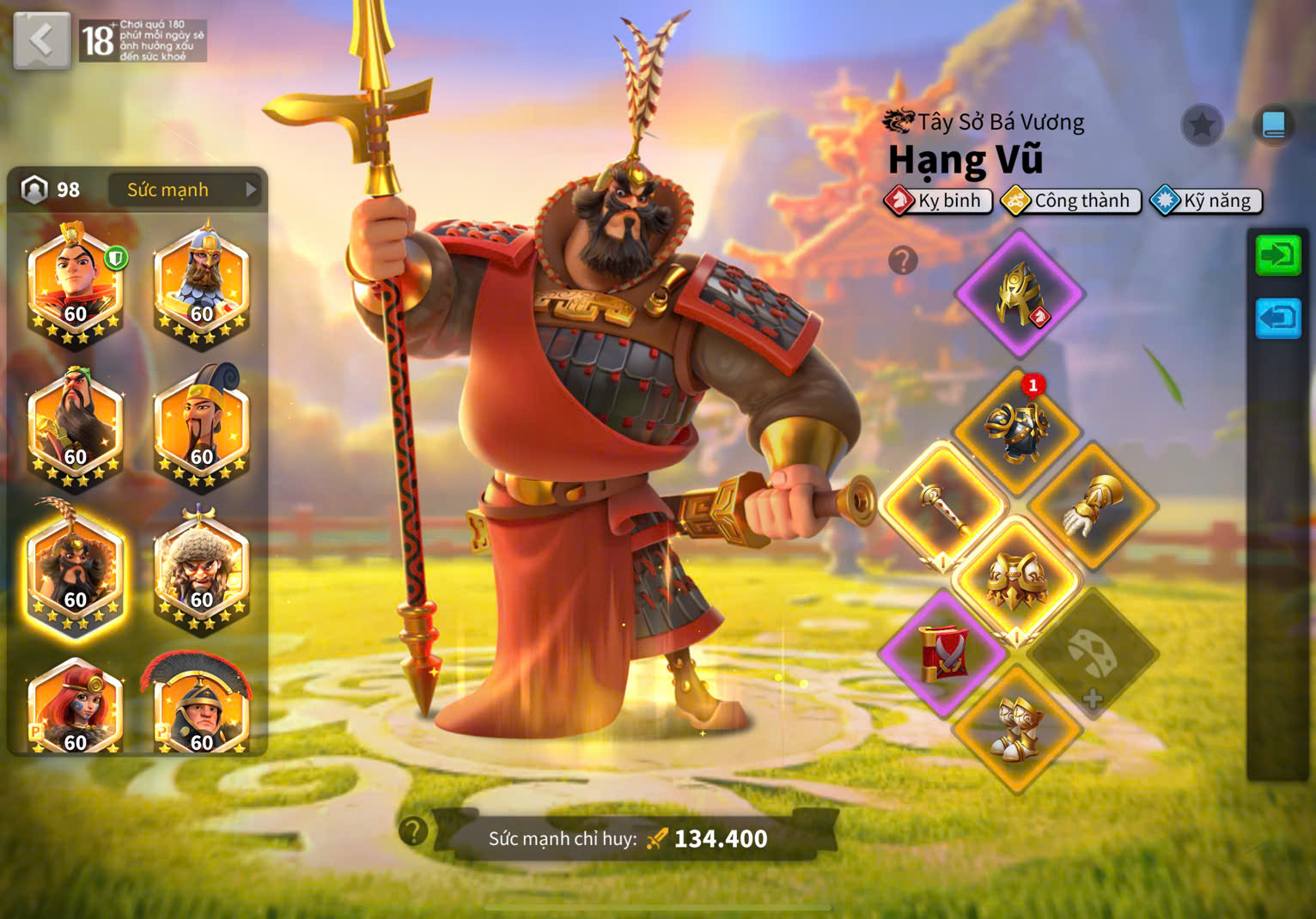
Task: Show the commander power help tooltip
Action: (413, 831)
